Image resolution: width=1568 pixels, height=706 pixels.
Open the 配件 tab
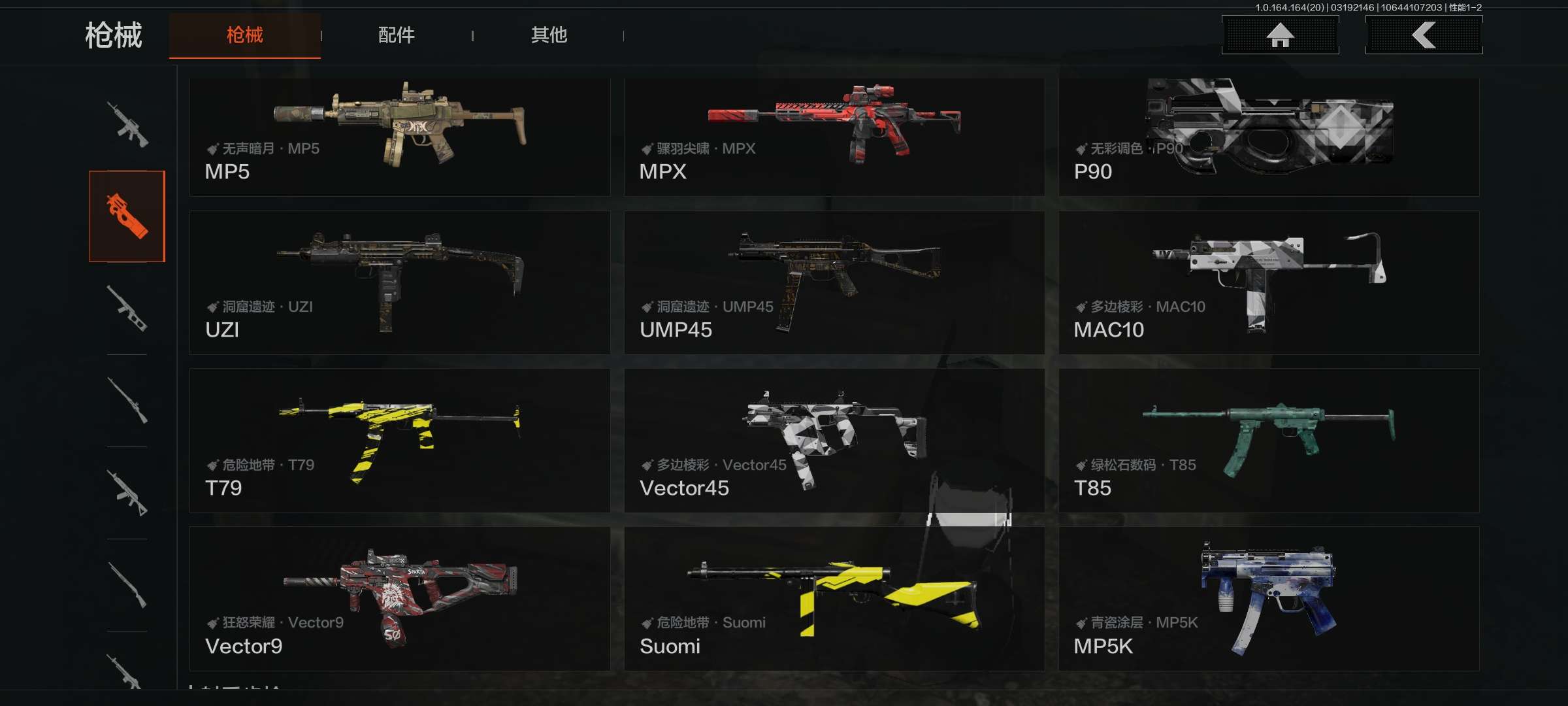(x=396, y=35)
